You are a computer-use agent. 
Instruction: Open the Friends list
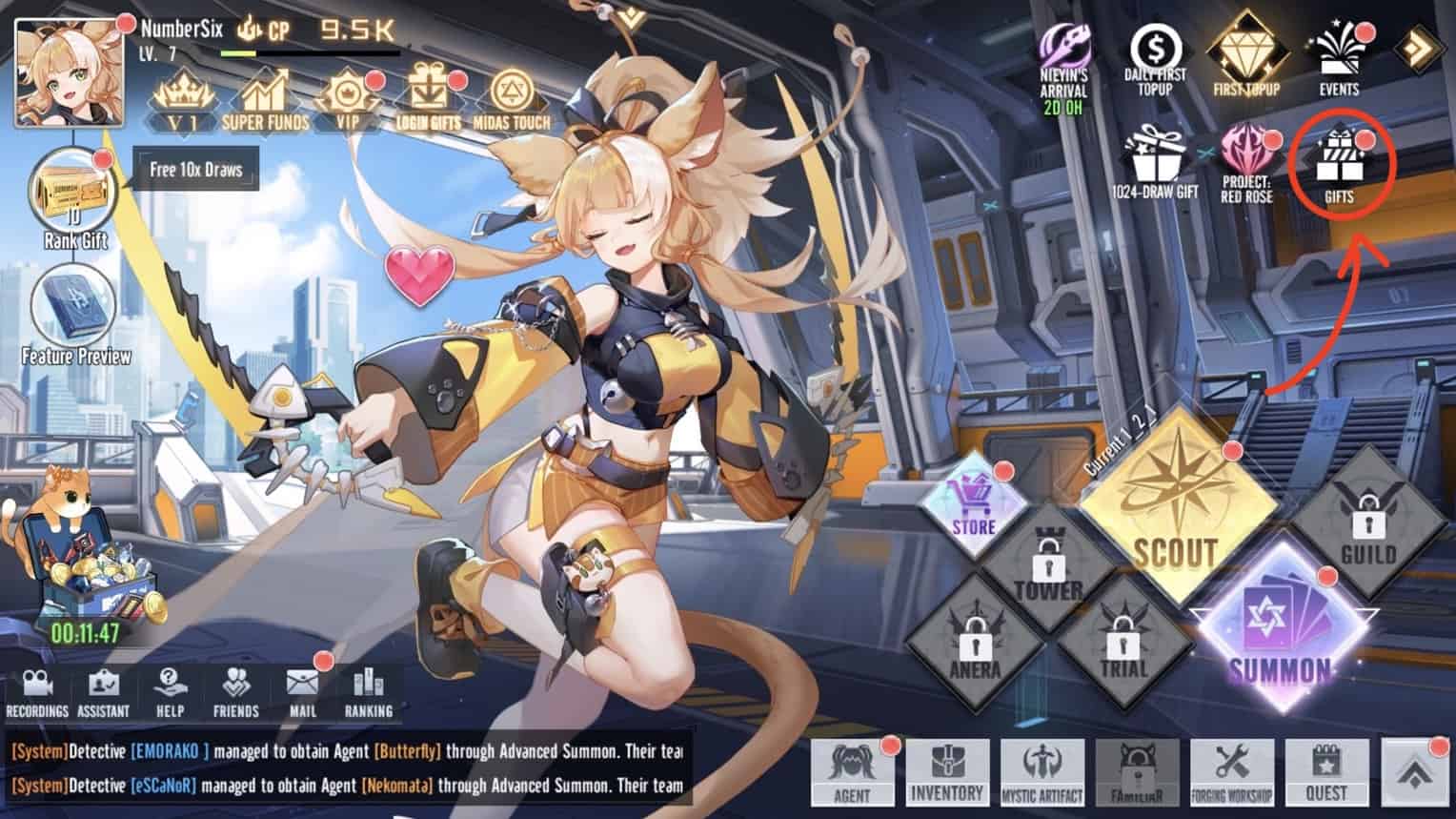[235, 691]
